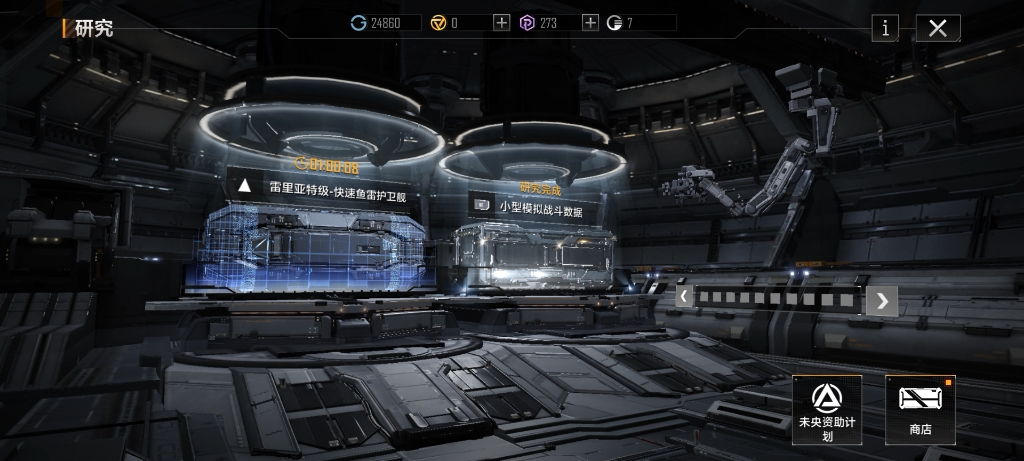The image size is (1024, 461).
Task: Open the 未央资助计划 funding plan
Action: pyautogui.click(x=826, y=409)
